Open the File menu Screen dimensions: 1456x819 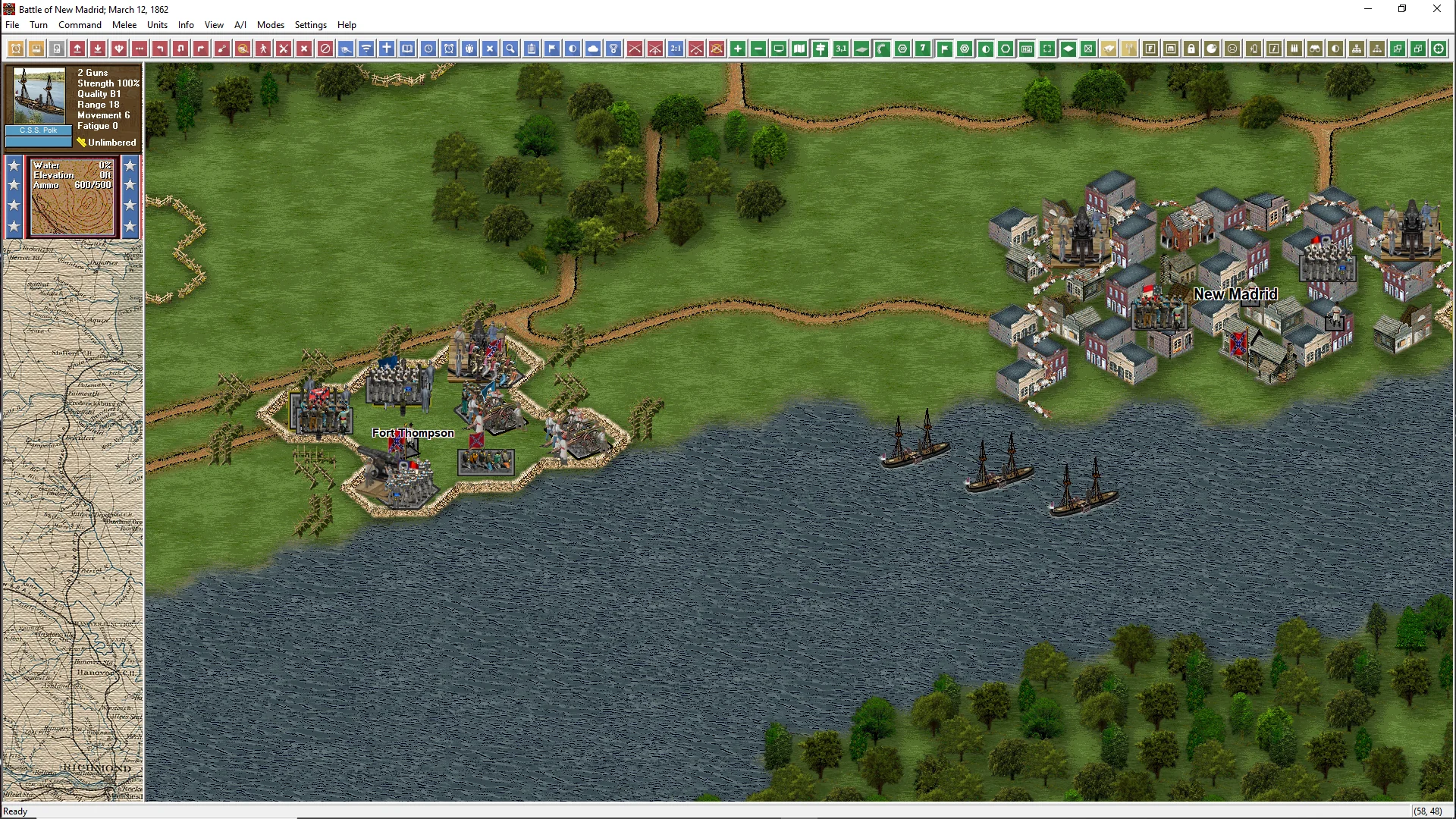point(12,25)
